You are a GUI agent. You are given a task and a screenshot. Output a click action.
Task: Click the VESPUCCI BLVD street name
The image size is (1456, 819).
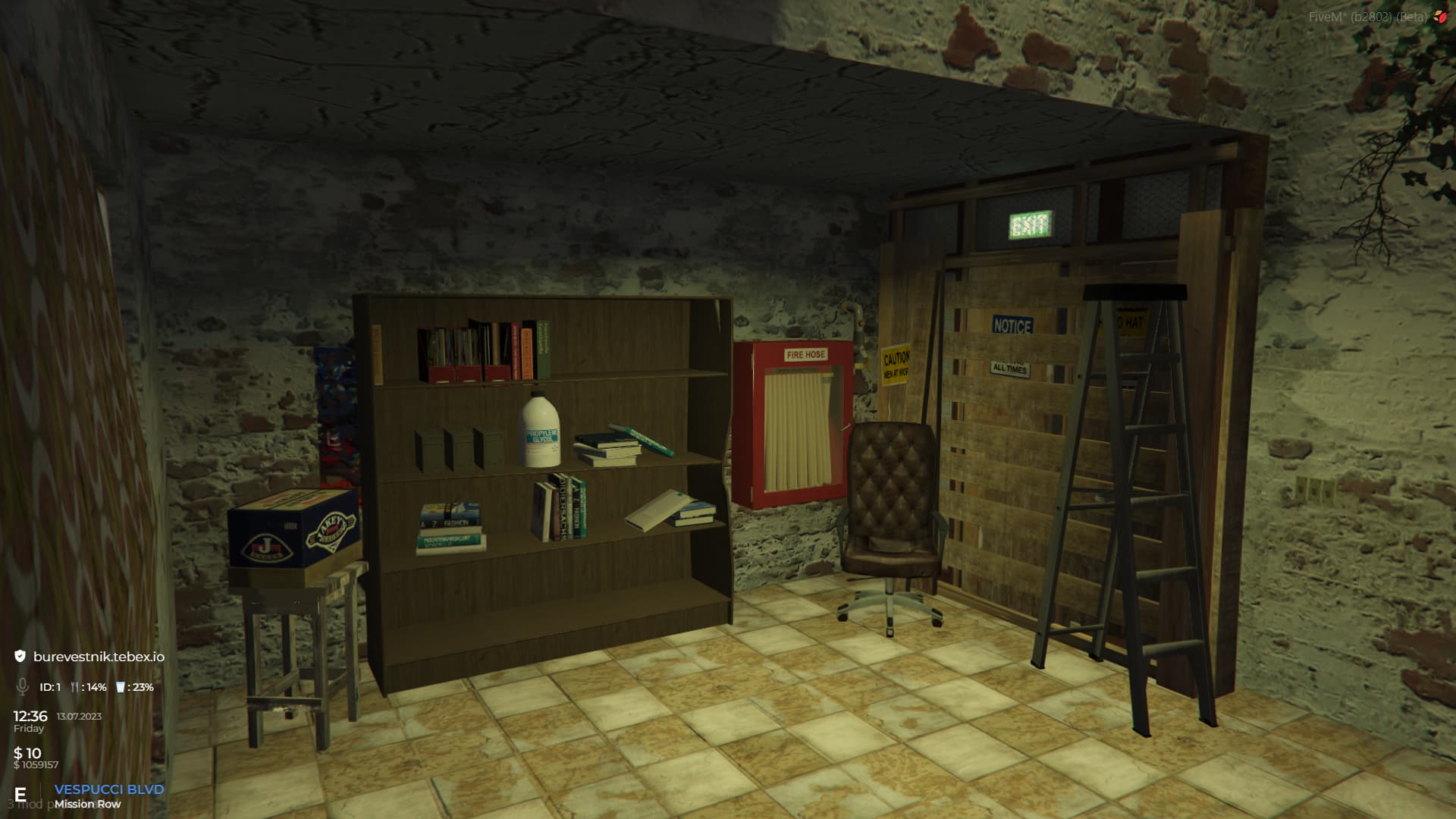[109, 789]
